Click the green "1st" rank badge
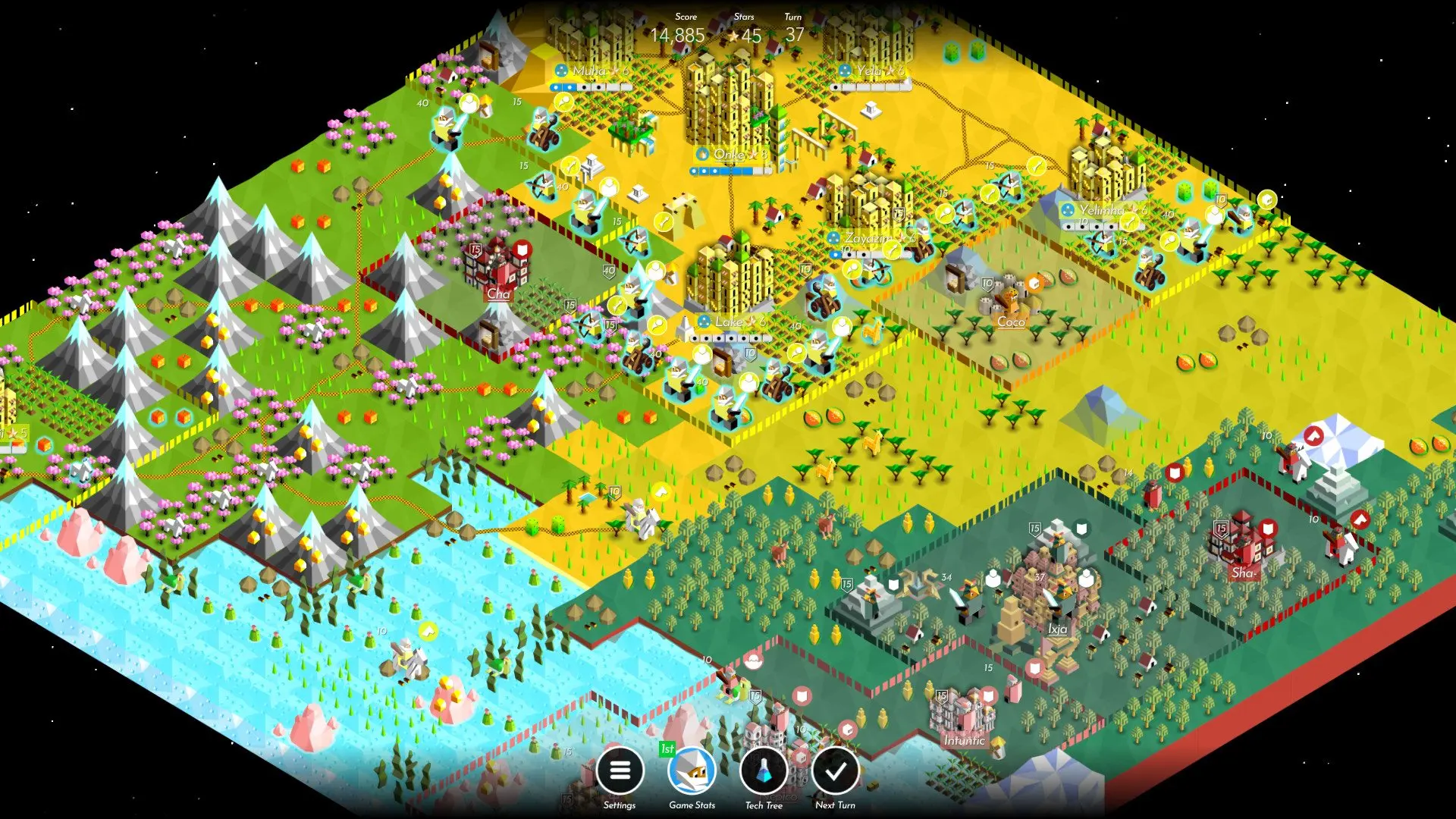 click(x=666, y=749)
